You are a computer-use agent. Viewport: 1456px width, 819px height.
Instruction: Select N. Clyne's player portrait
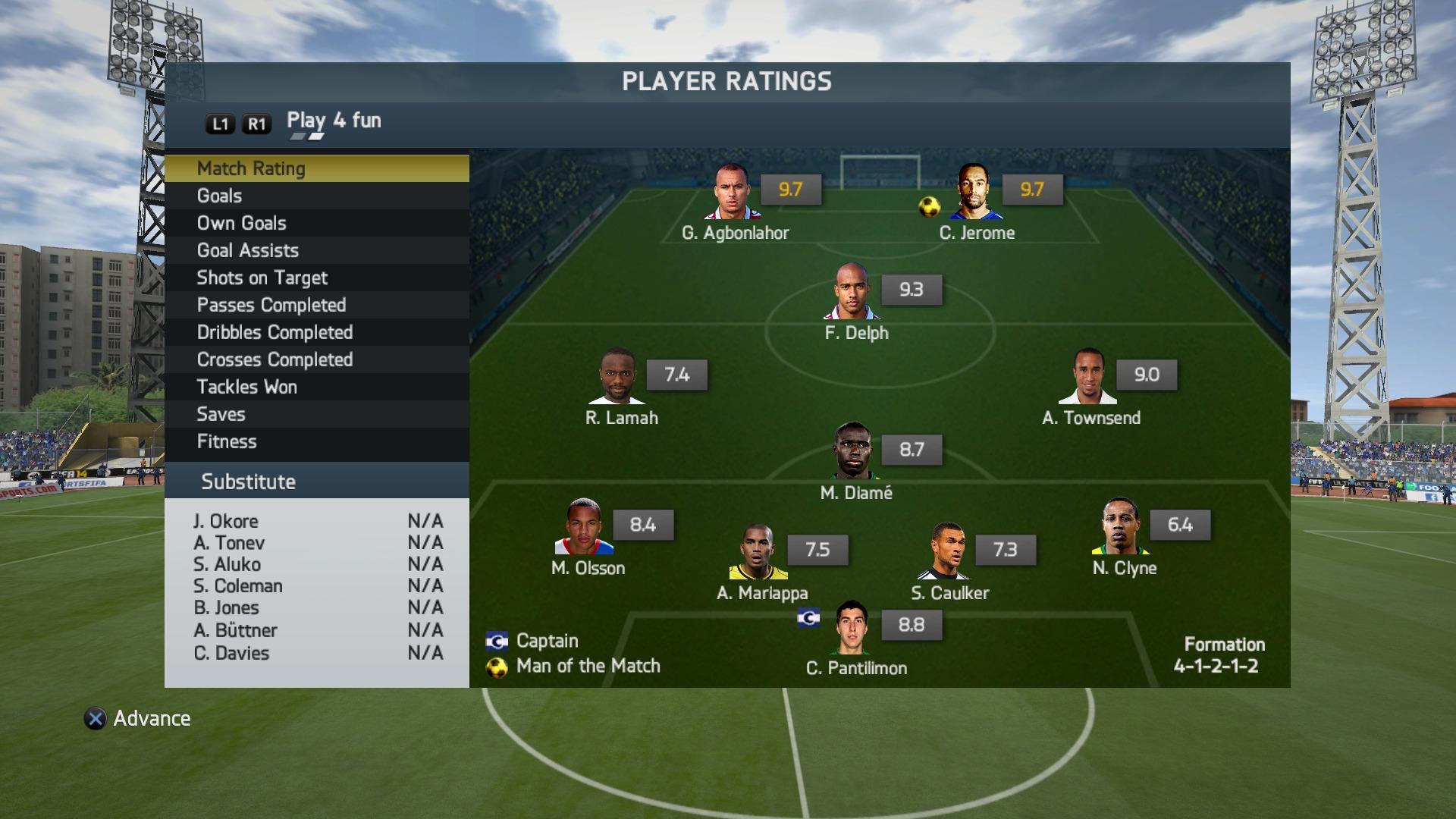(x=1121, y=526)
